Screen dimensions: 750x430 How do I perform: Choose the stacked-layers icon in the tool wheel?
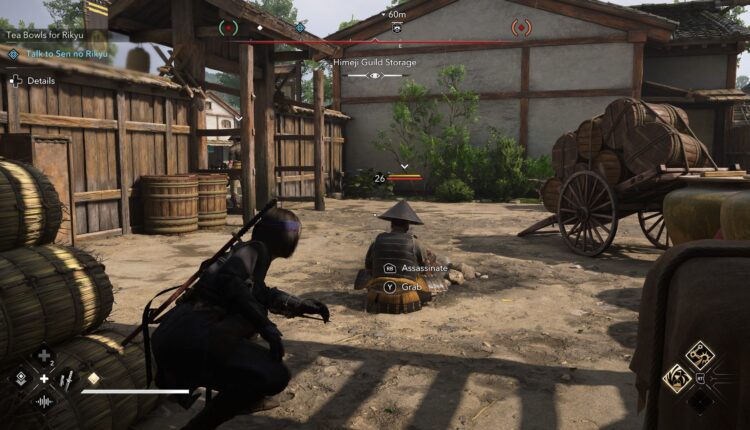click(20, 379)
